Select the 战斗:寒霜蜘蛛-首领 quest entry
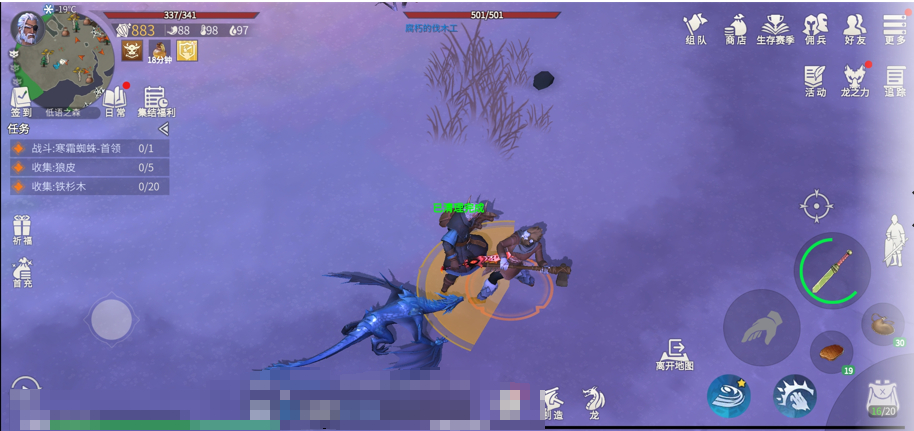 point(88,148)
